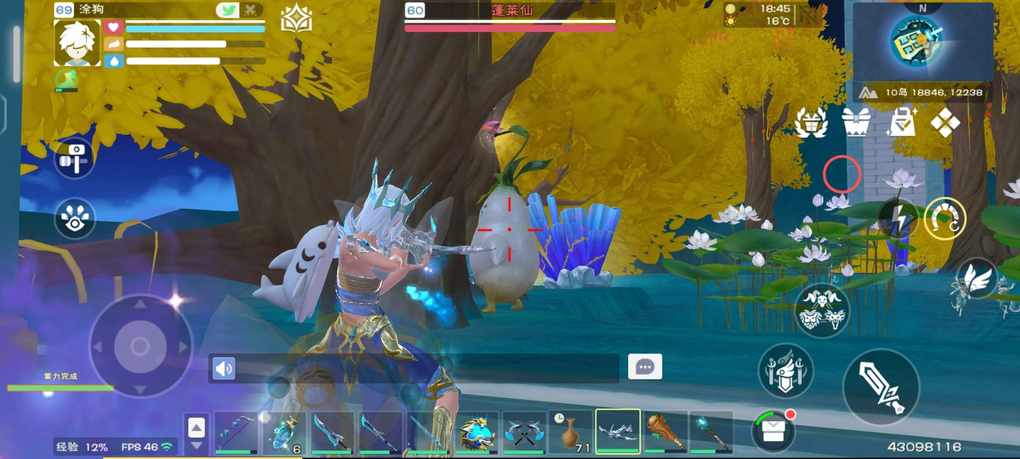Image resolution: width=1020 pixels, height=459 pixels.
Task: Tap the hammer build mode button
Action: (75, 158)
